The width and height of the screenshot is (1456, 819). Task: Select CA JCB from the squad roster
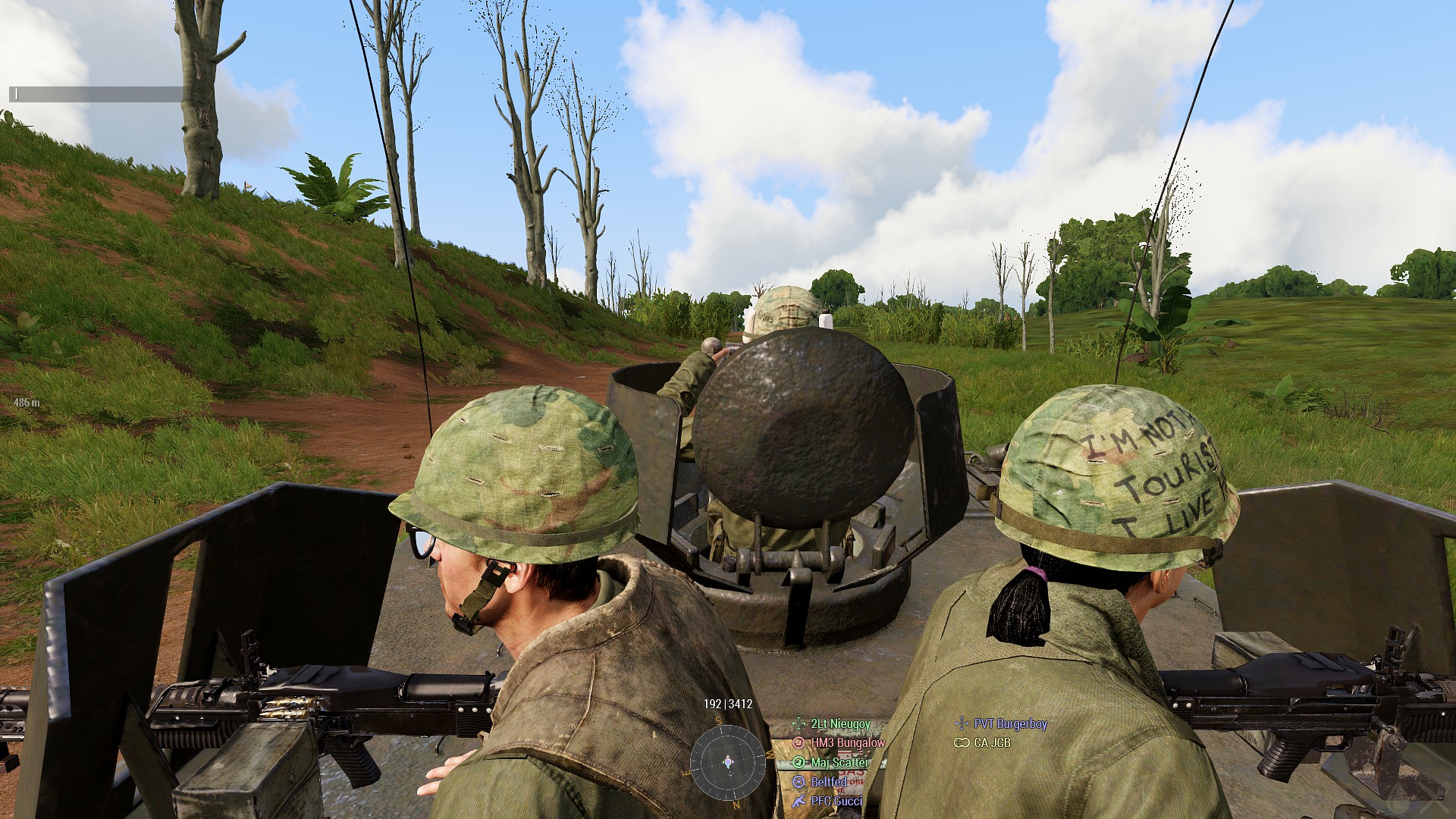pyautogui.click(x=991, y=743)
